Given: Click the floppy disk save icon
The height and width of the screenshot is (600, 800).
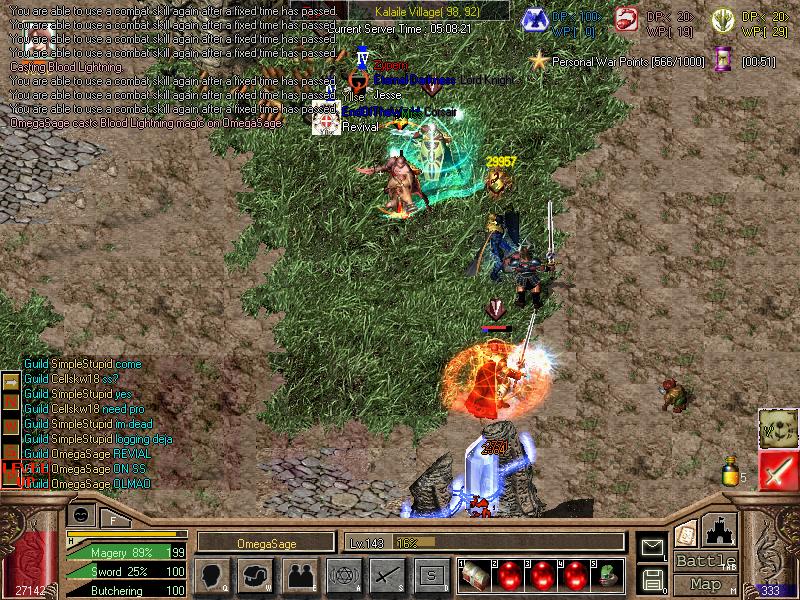Looking at the screenshot, I should tap(652, 579).
